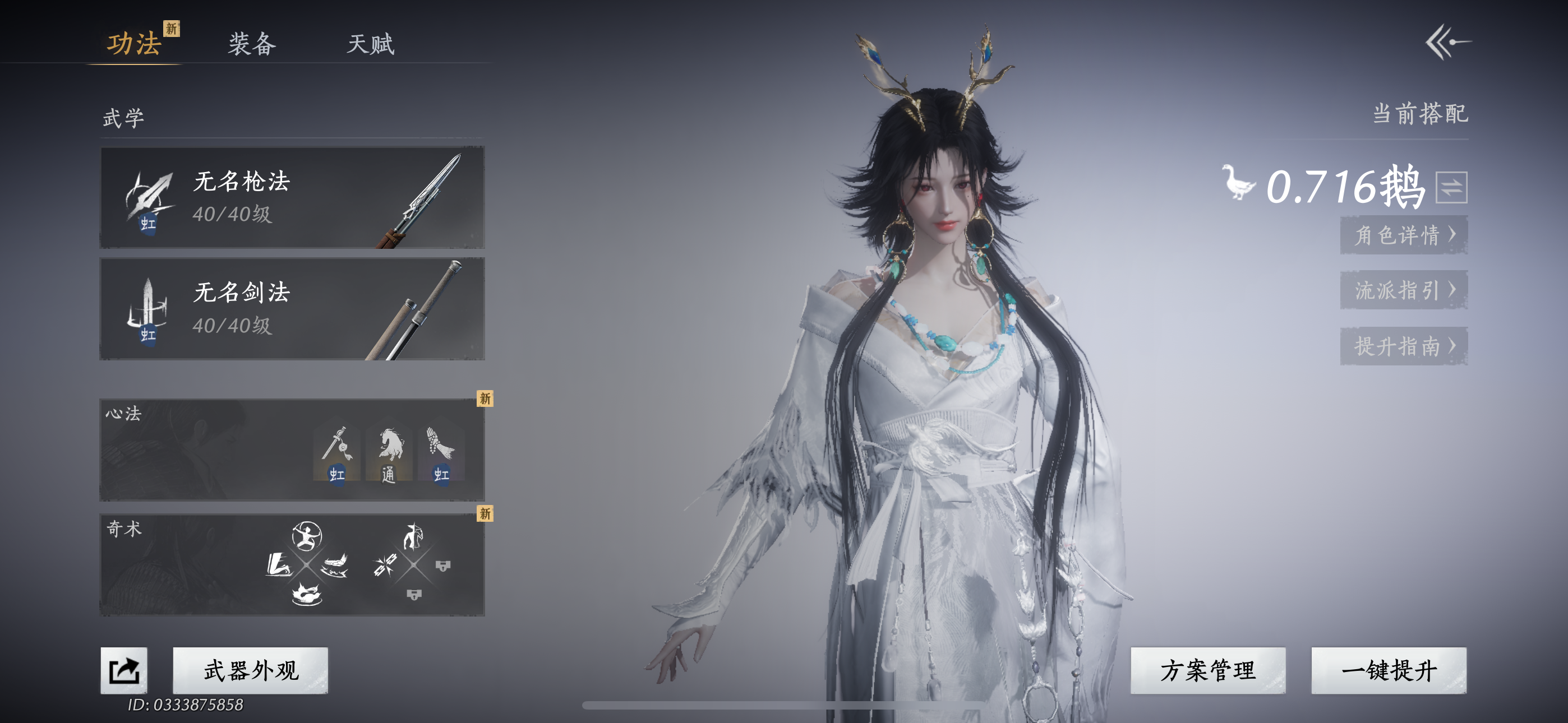Select the 无名剑法 sword martial art
The width and height of the screenshot is (1568, 723).
(x=292, y=309)
